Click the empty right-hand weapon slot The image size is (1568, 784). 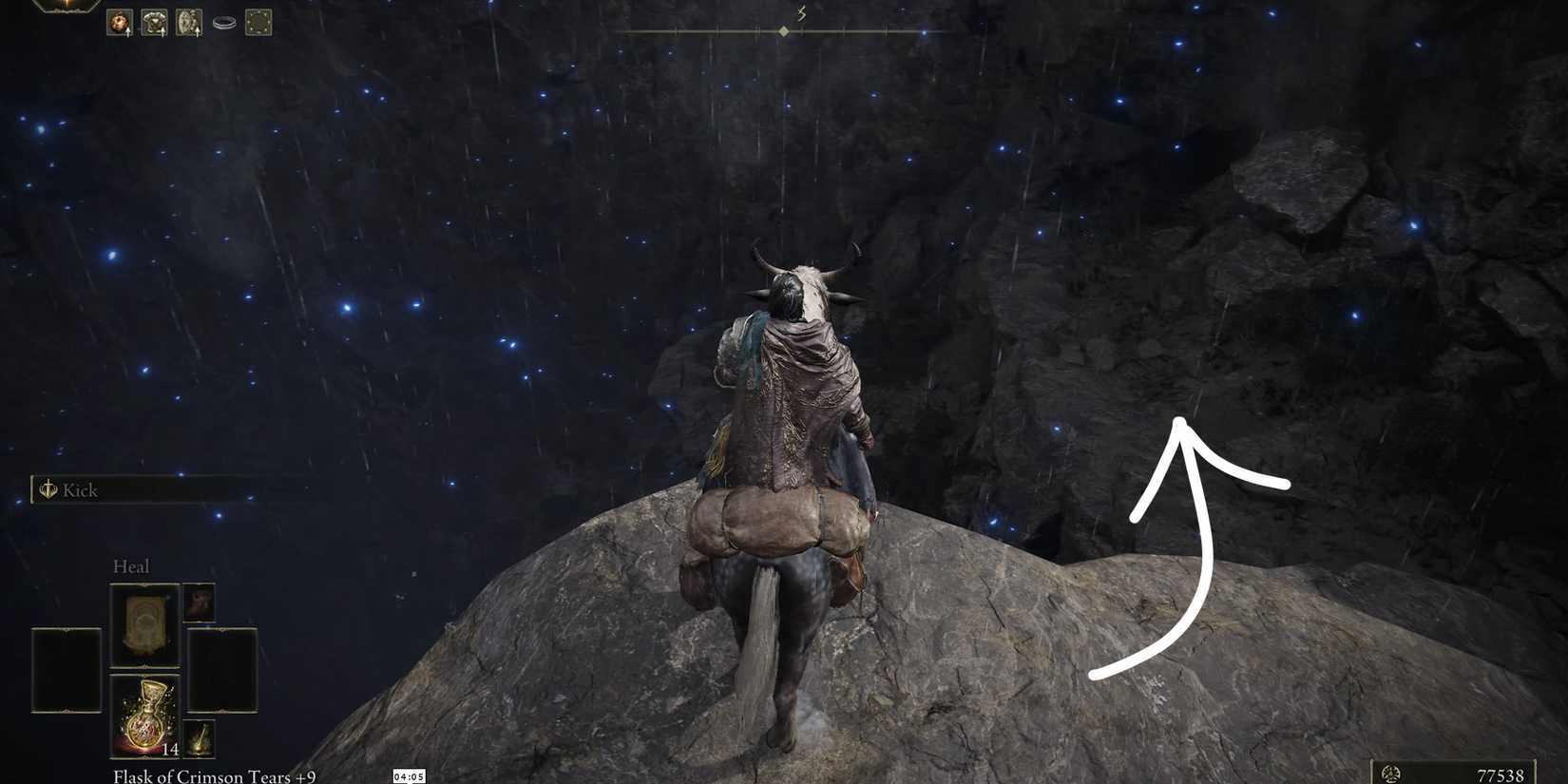(x=223, y=670)
